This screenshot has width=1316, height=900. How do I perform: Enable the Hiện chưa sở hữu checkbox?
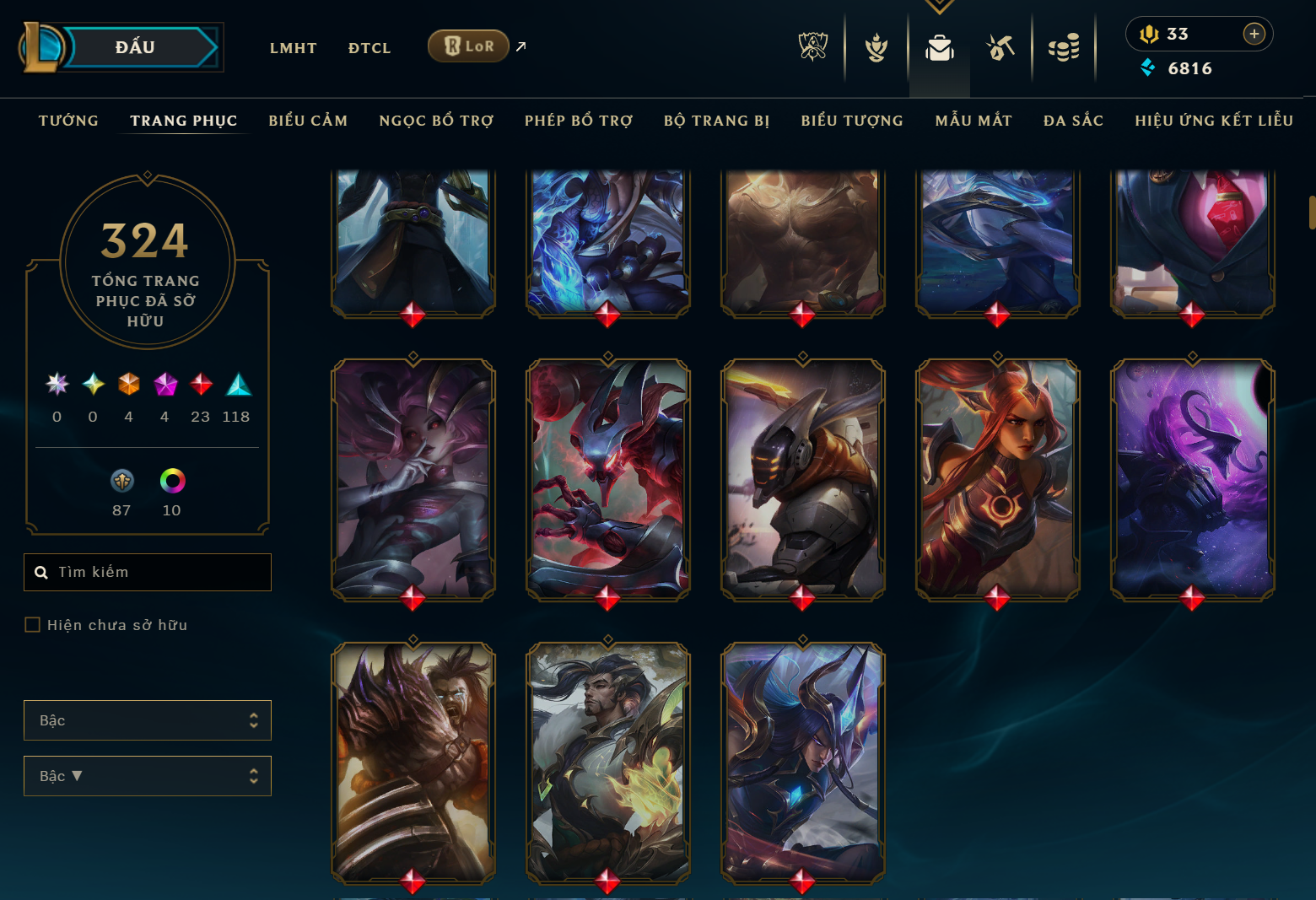click(x=33, y=624)
